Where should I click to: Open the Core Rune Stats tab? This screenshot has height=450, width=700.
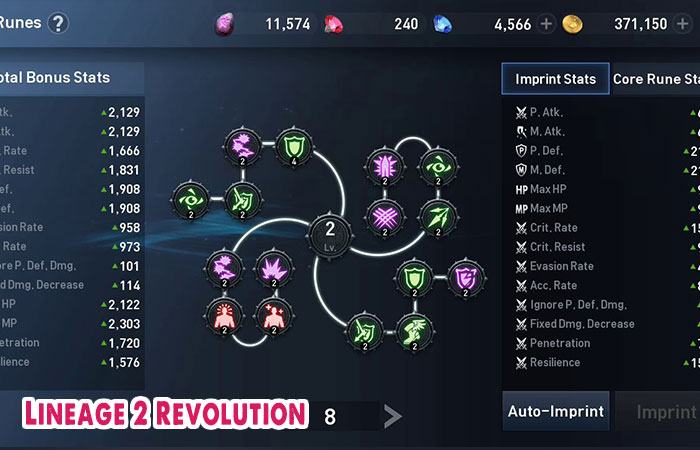(656, 79)
